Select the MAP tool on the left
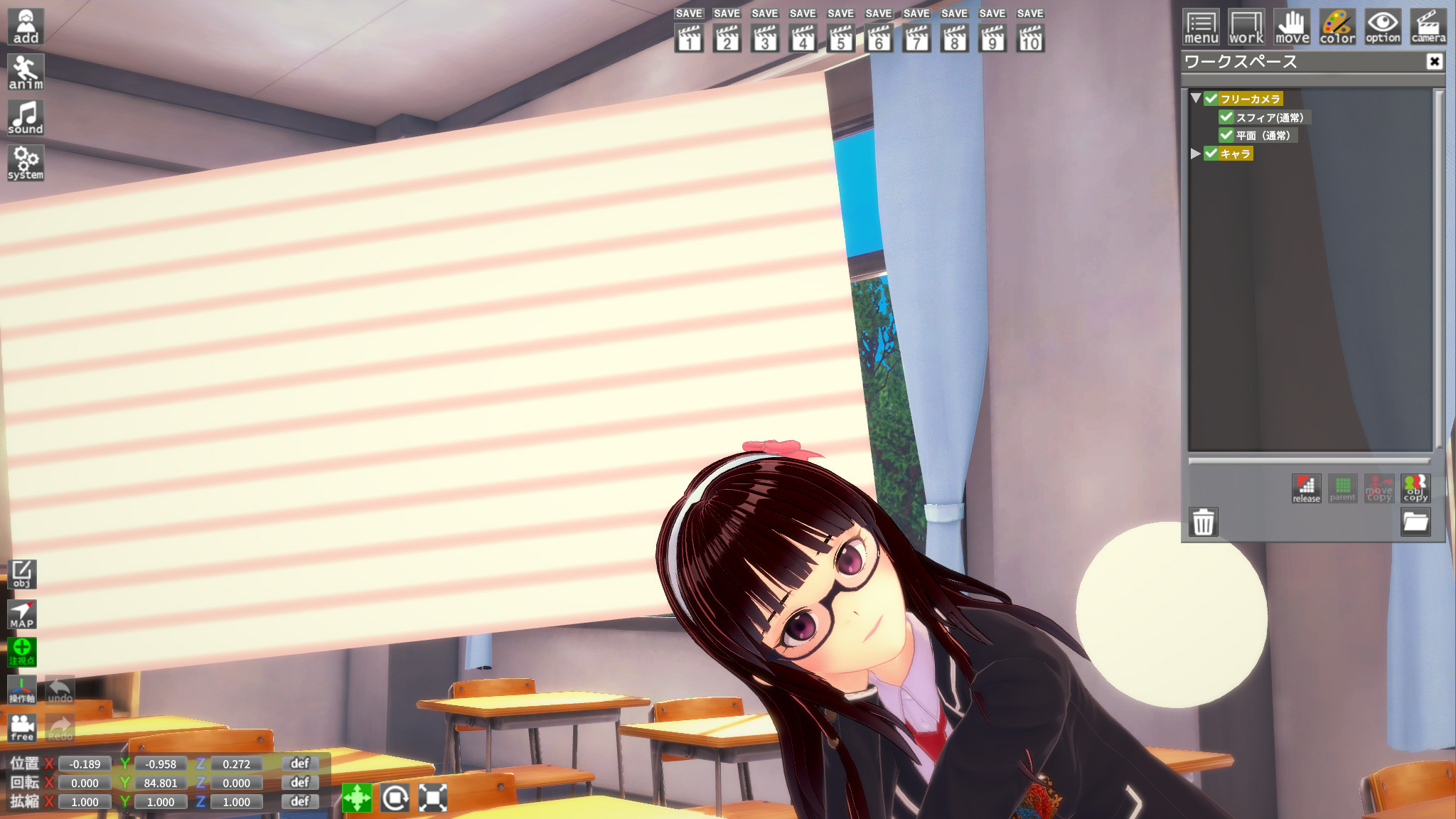1456x819 pixels. (22, 613)
